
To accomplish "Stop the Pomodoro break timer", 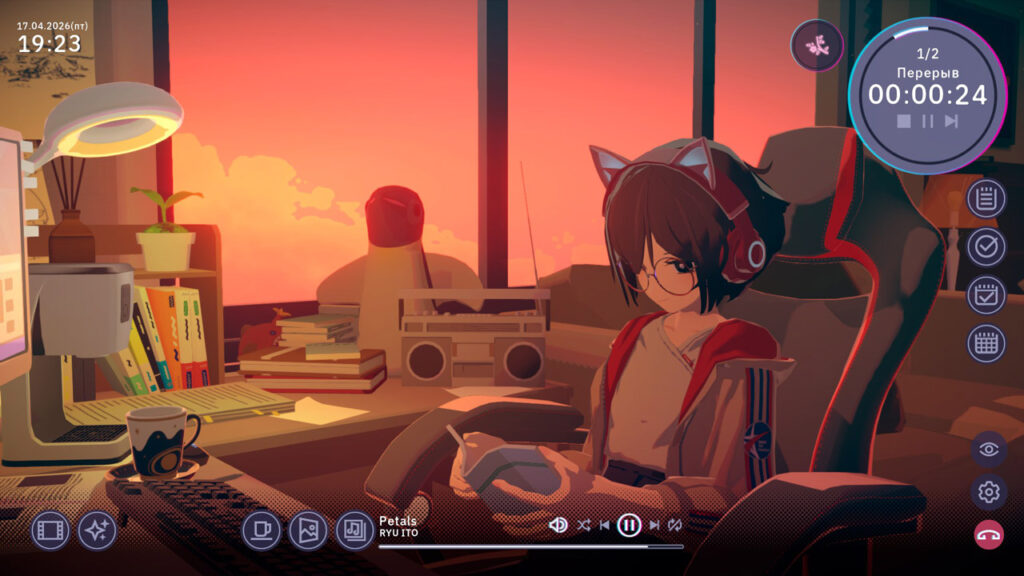I will click(904, 121).
